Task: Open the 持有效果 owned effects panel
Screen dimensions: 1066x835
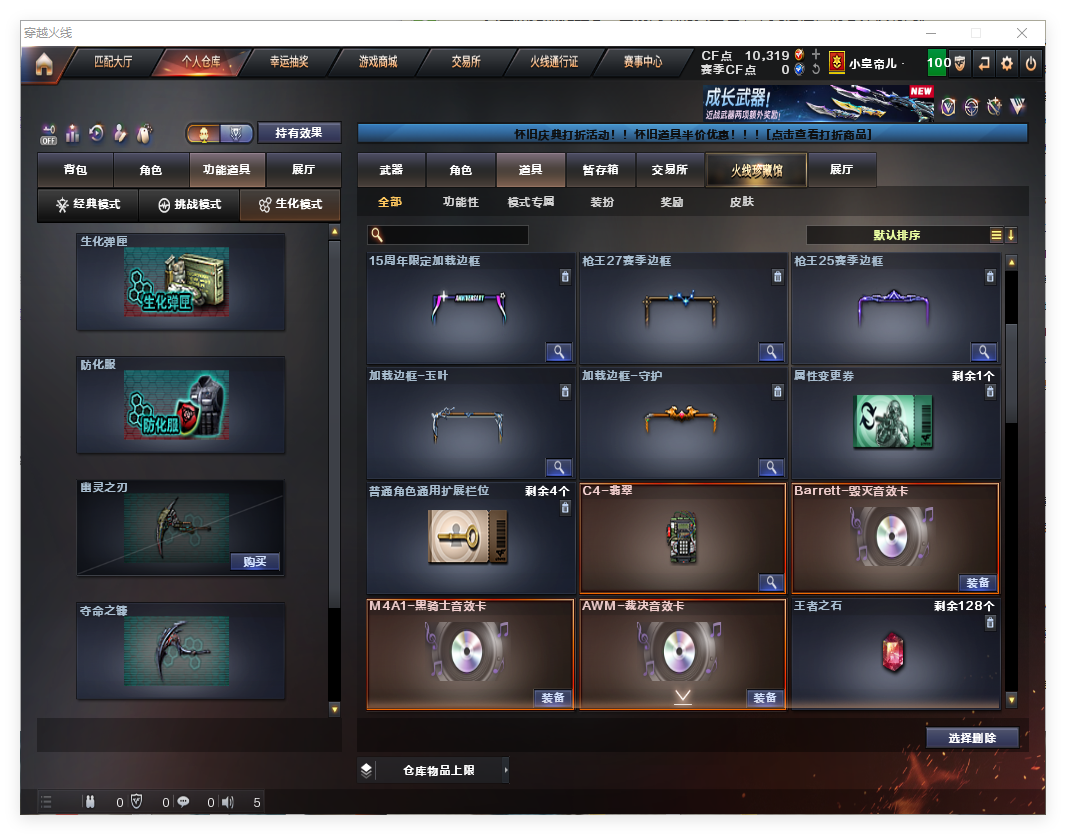Action: point(299,133)
